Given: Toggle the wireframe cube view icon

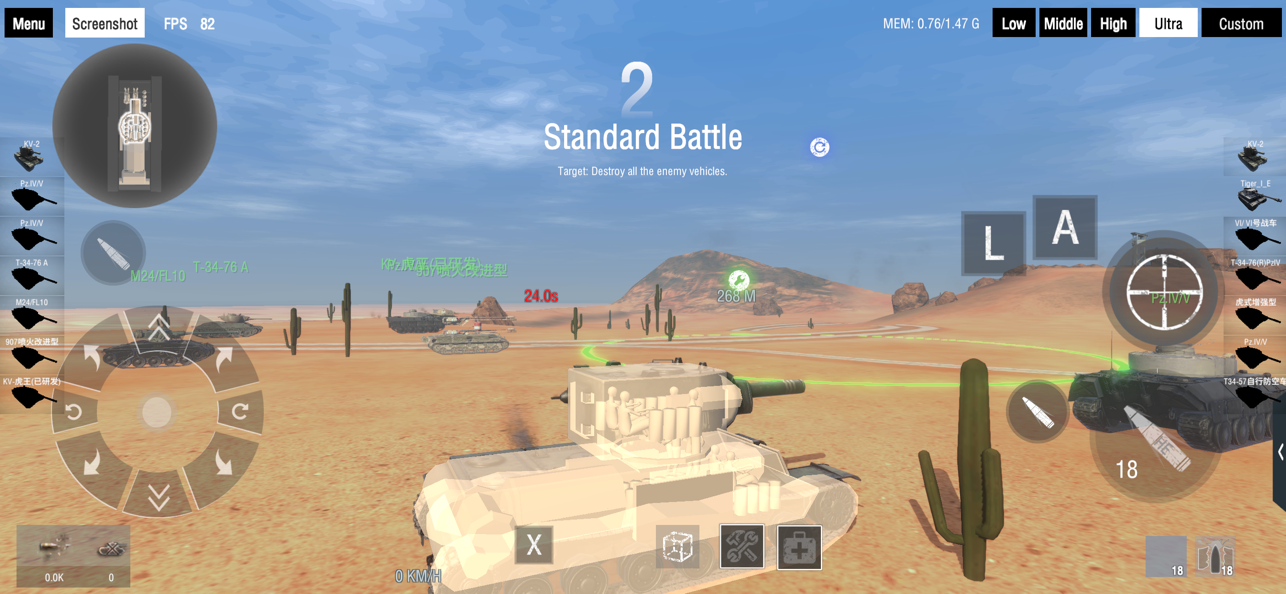Looking at the screenshot, I should tap(678, 547).
